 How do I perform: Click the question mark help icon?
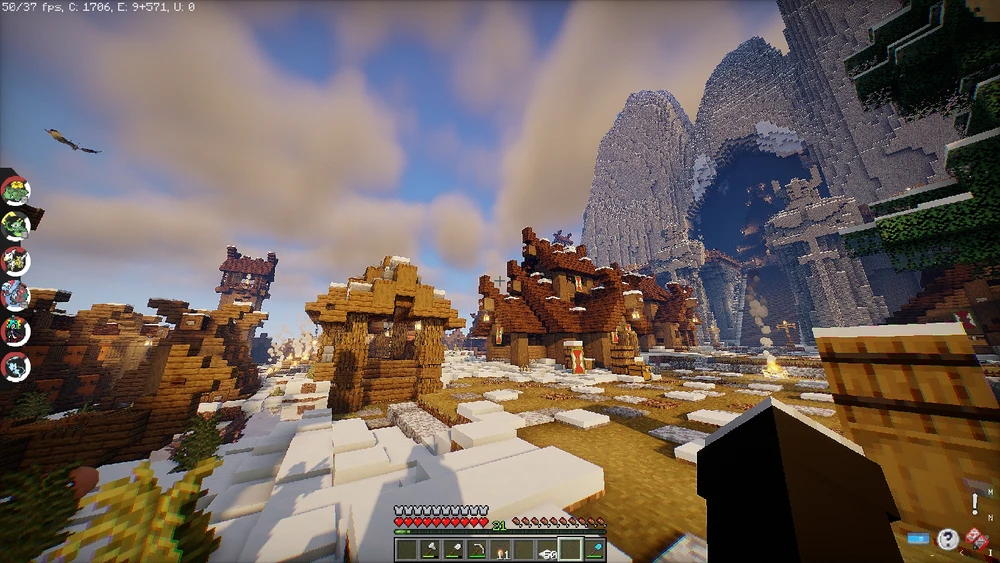[x=947, y=539]
